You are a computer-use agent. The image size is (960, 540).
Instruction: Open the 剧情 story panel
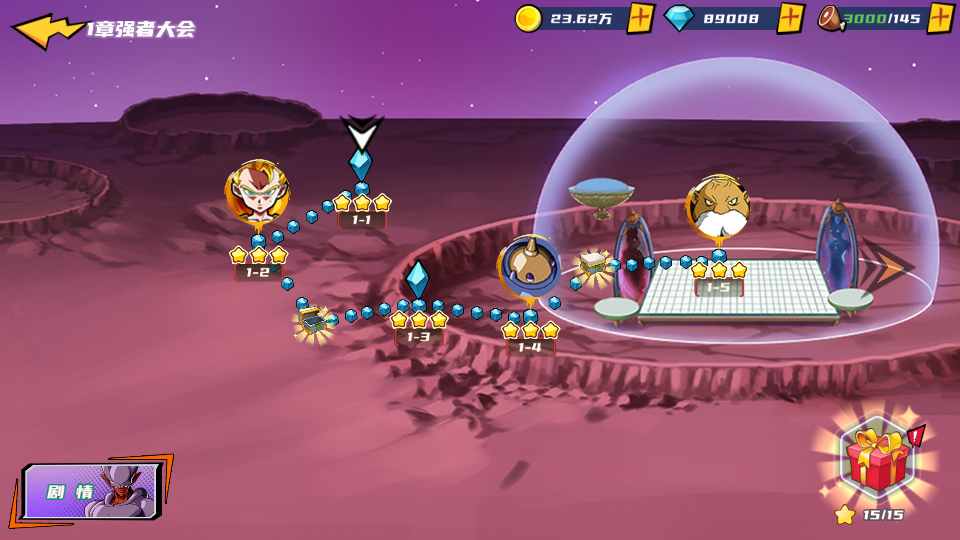[90, 492]
